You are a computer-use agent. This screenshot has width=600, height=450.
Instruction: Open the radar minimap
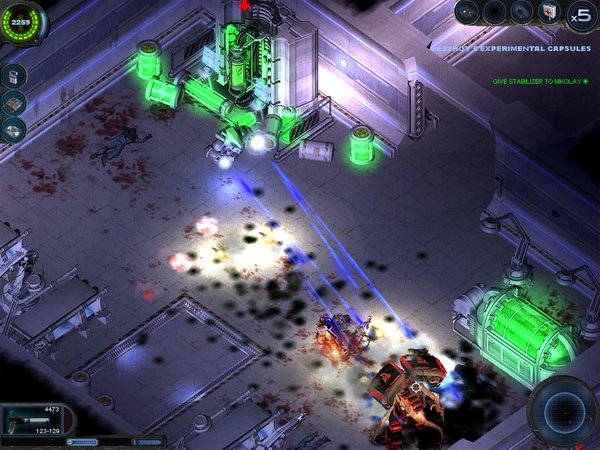(x=562, y=409)
